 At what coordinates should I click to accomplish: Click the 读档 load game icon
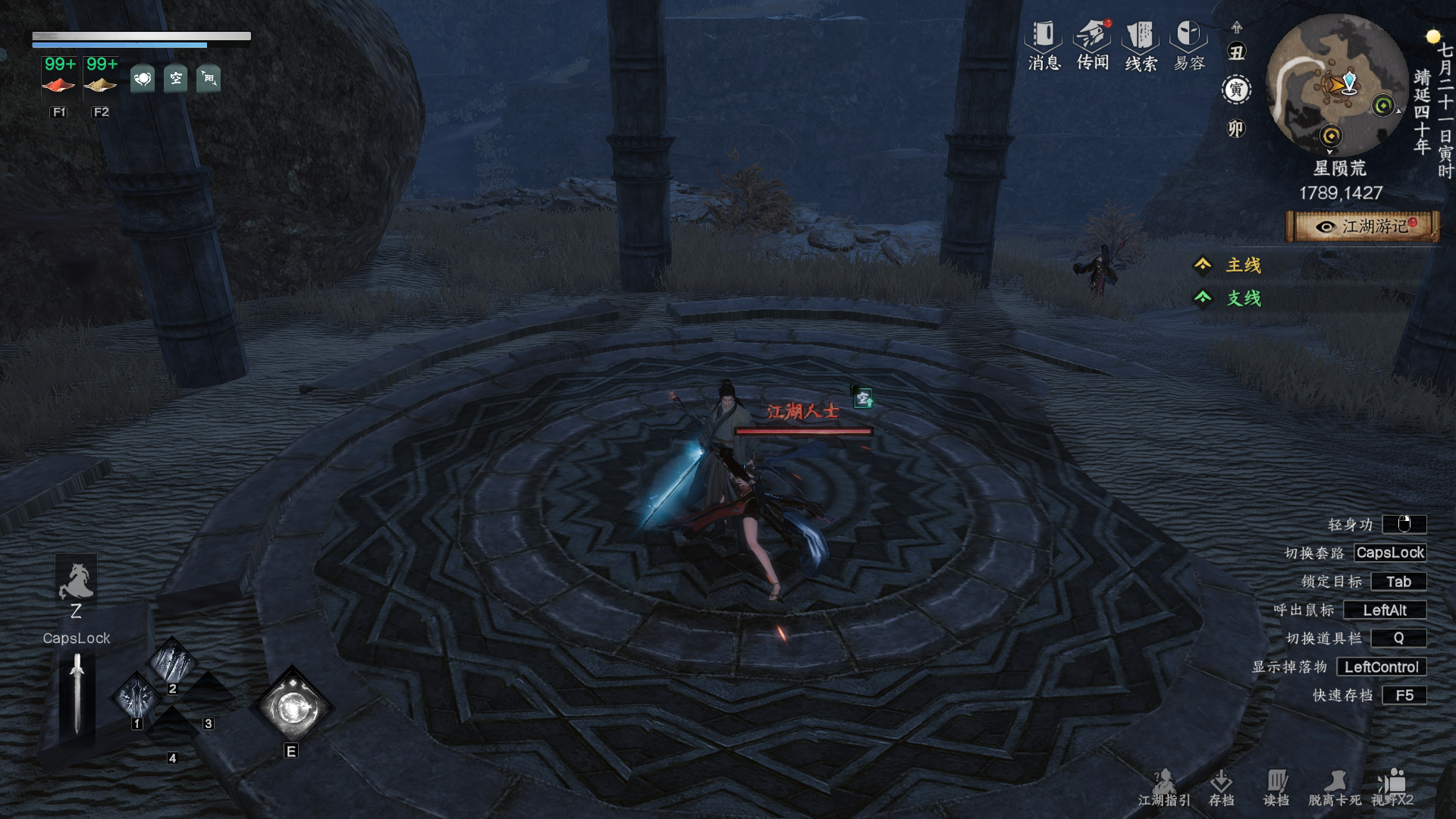click(x=1276, y=787)
